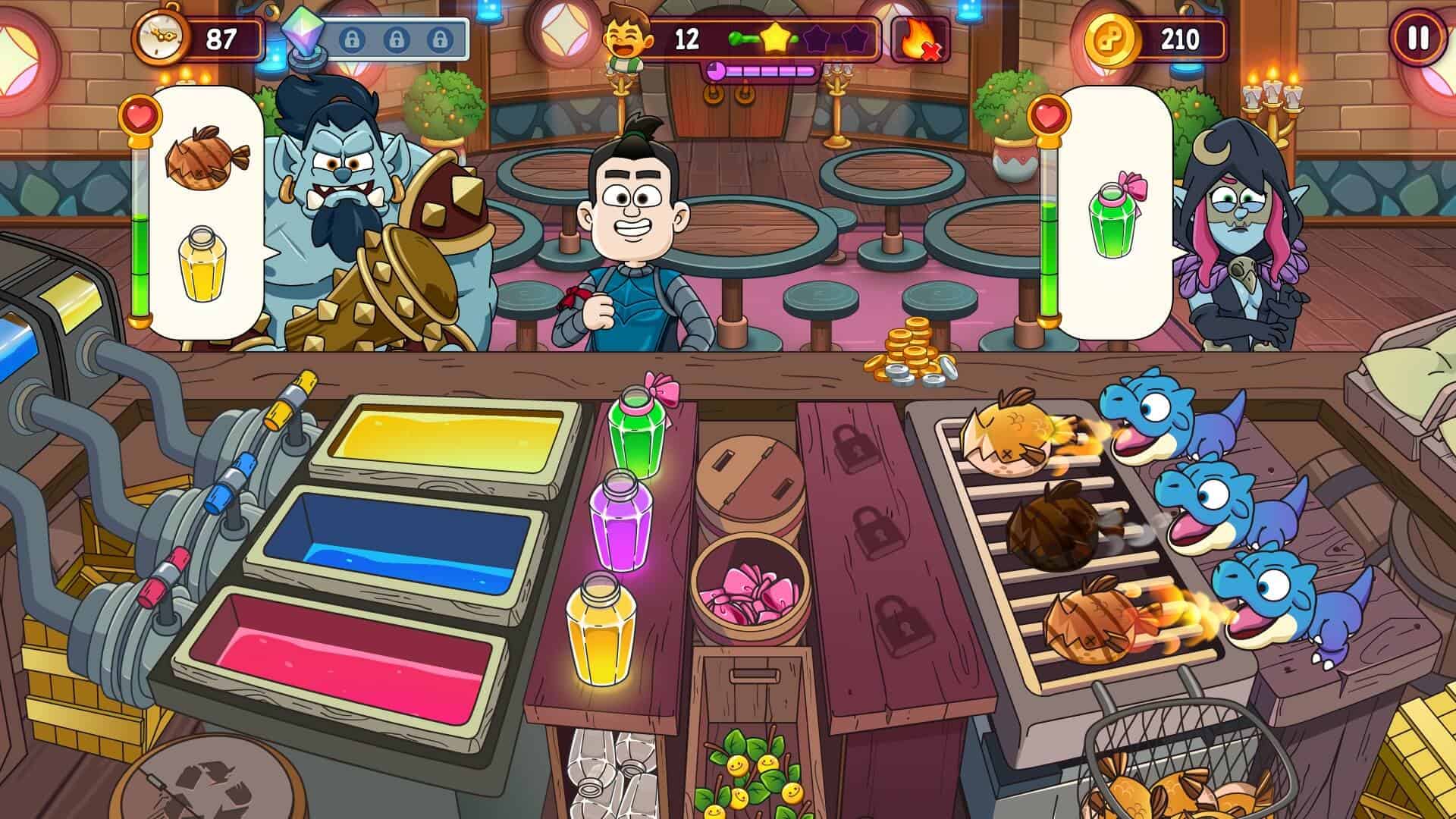
Task: Grab a pink bow from the basket
Action: [x=747, y=594]
